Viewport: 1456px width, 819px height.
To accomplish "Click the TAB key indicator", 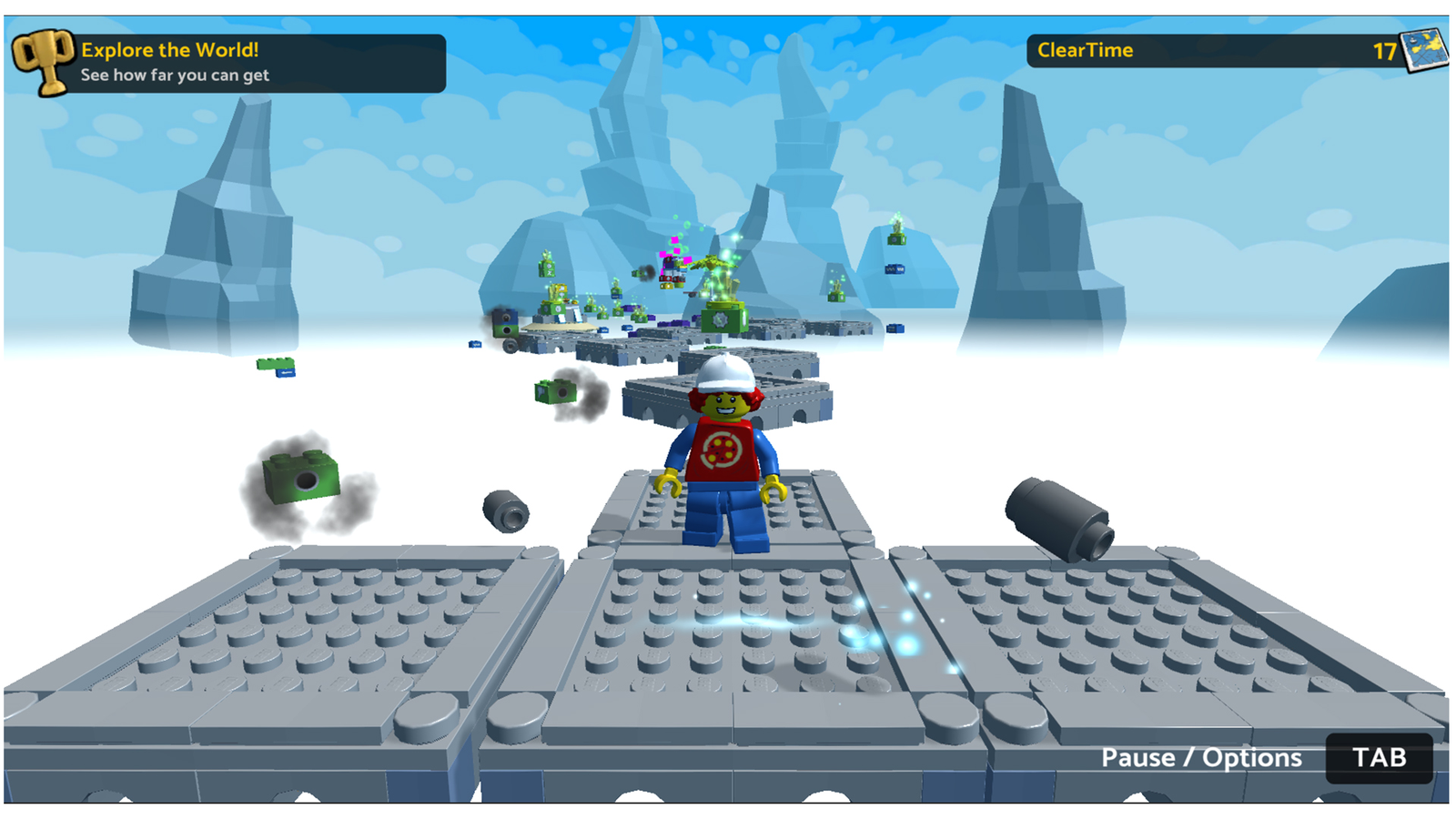I will (1380, 757).
